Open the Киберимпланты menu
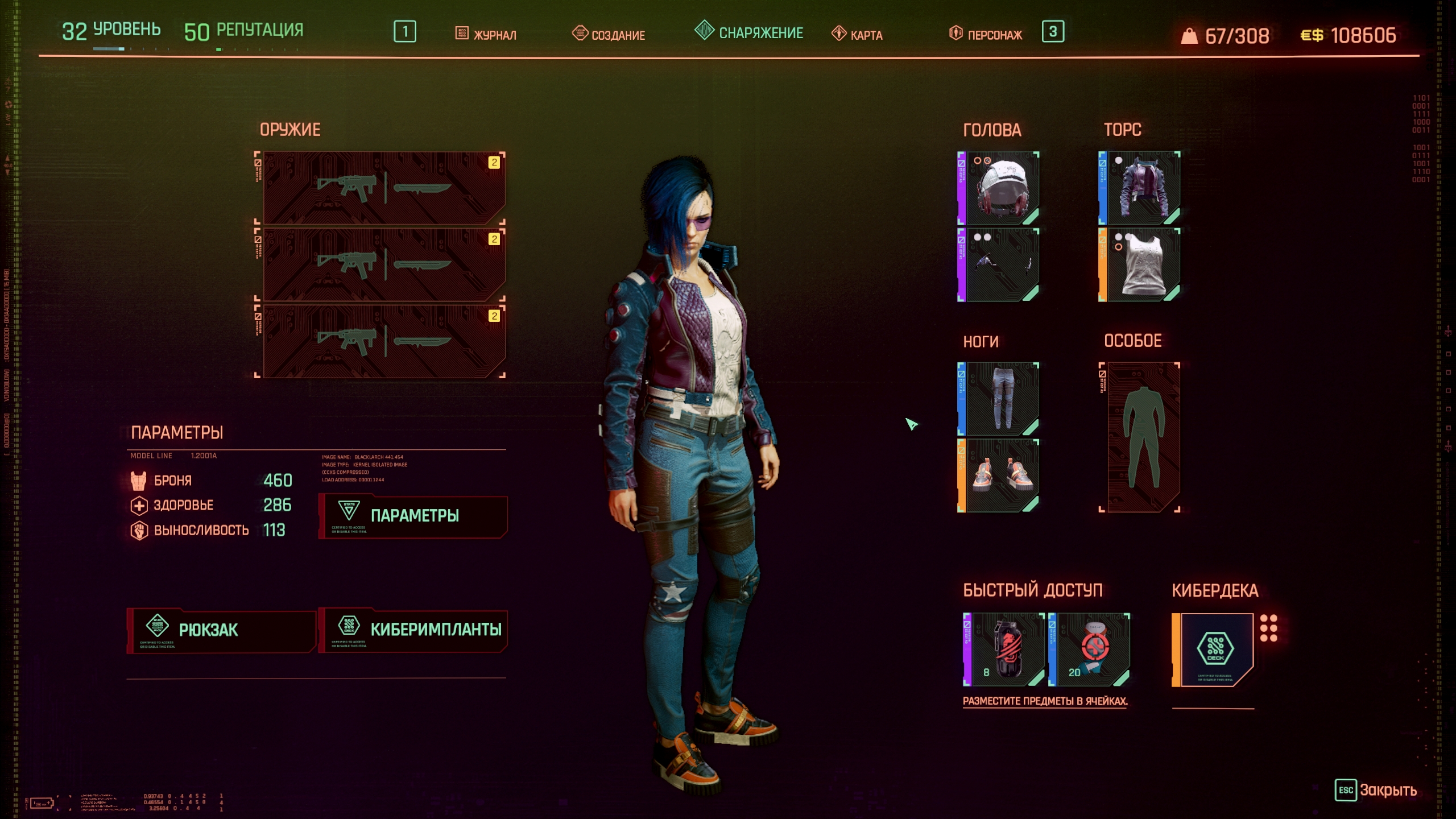The height and width of the screenshot is (819, 1456). coord(413,630)
